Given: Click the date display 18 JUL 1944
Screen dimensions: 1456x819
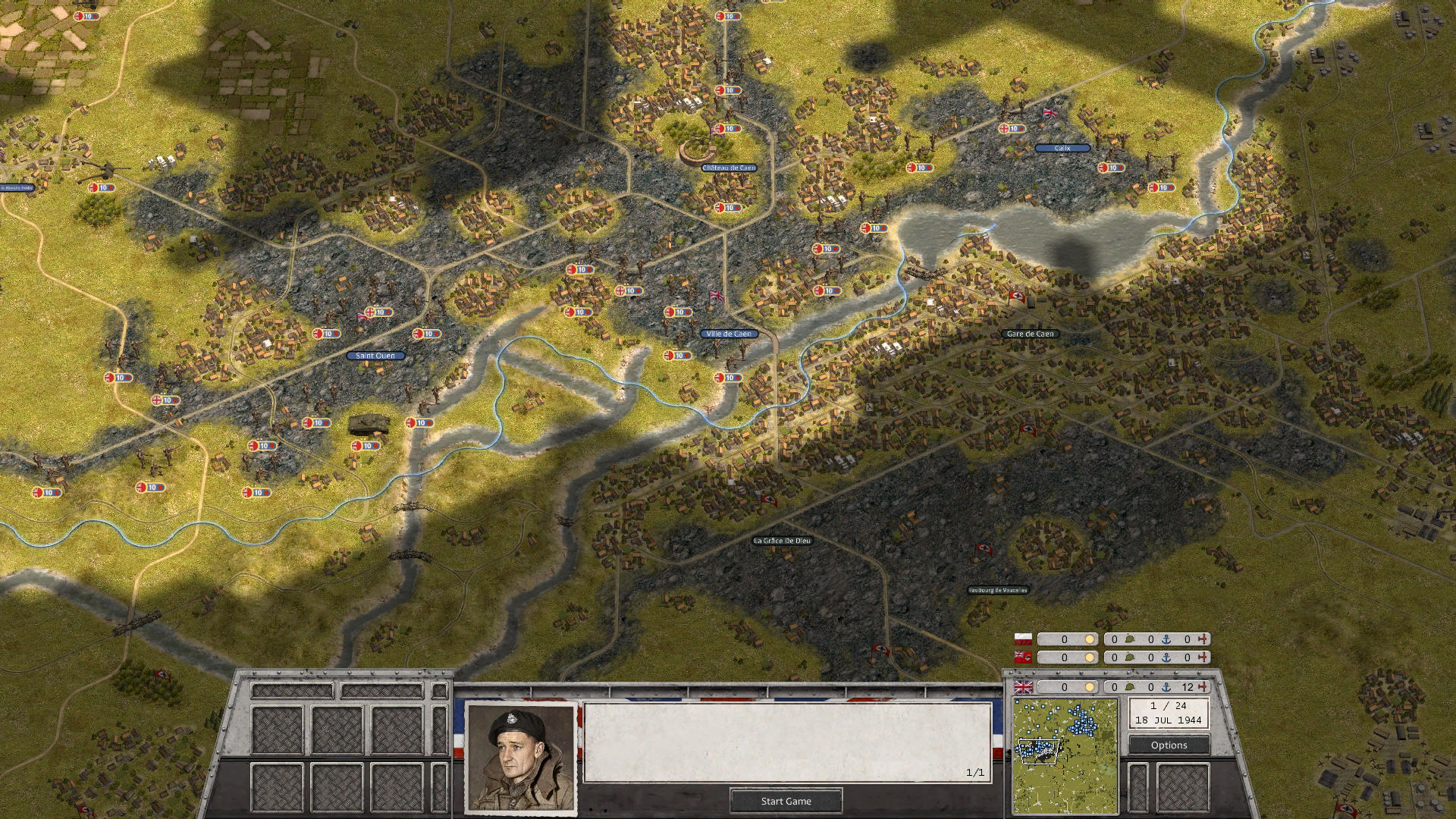Looking at the screenshot, I should point(1169,720).
